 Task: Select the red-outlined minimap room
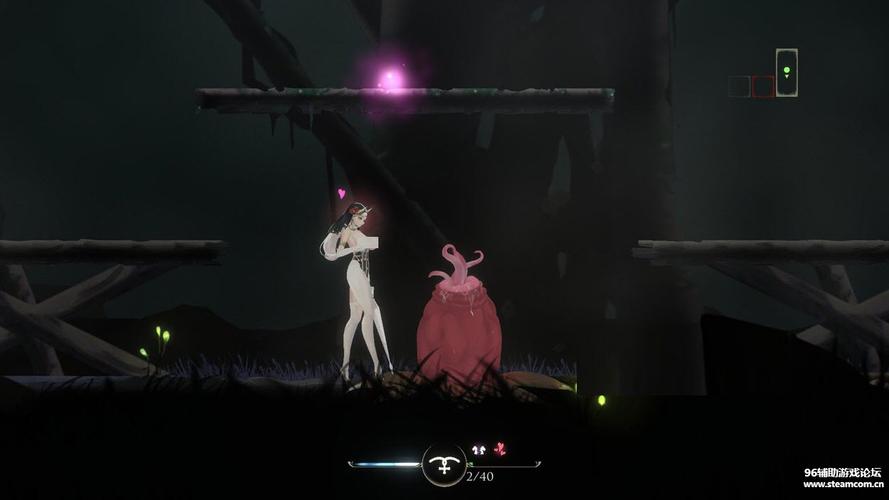763,86
